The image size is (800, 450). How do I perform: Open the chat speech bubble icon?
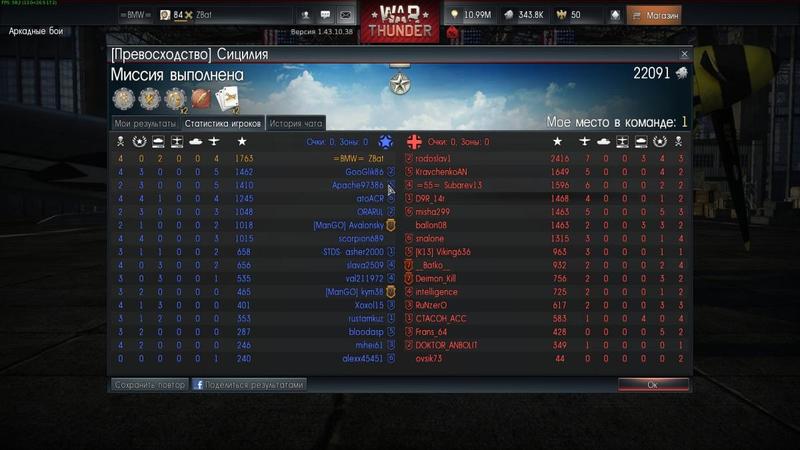(x=325, y=16)
